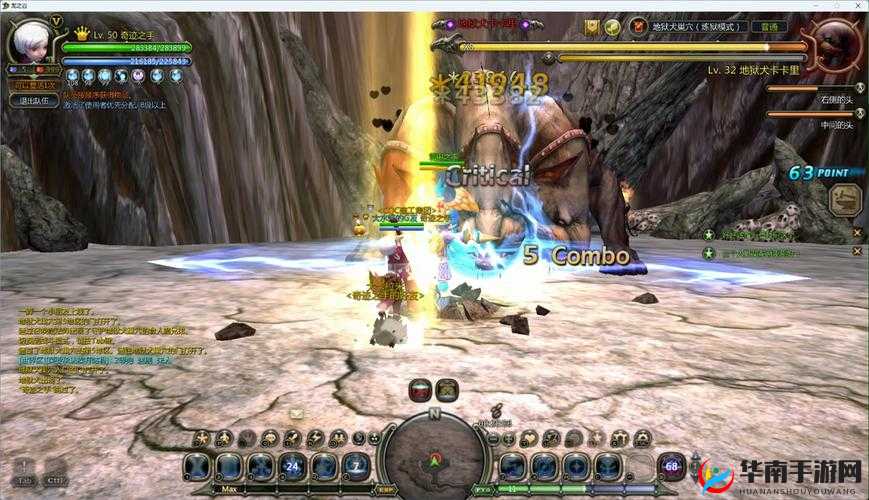Click the octagonal icon below the points counter
This screenshot has width=869, height=500.
(x=845, y=198)
